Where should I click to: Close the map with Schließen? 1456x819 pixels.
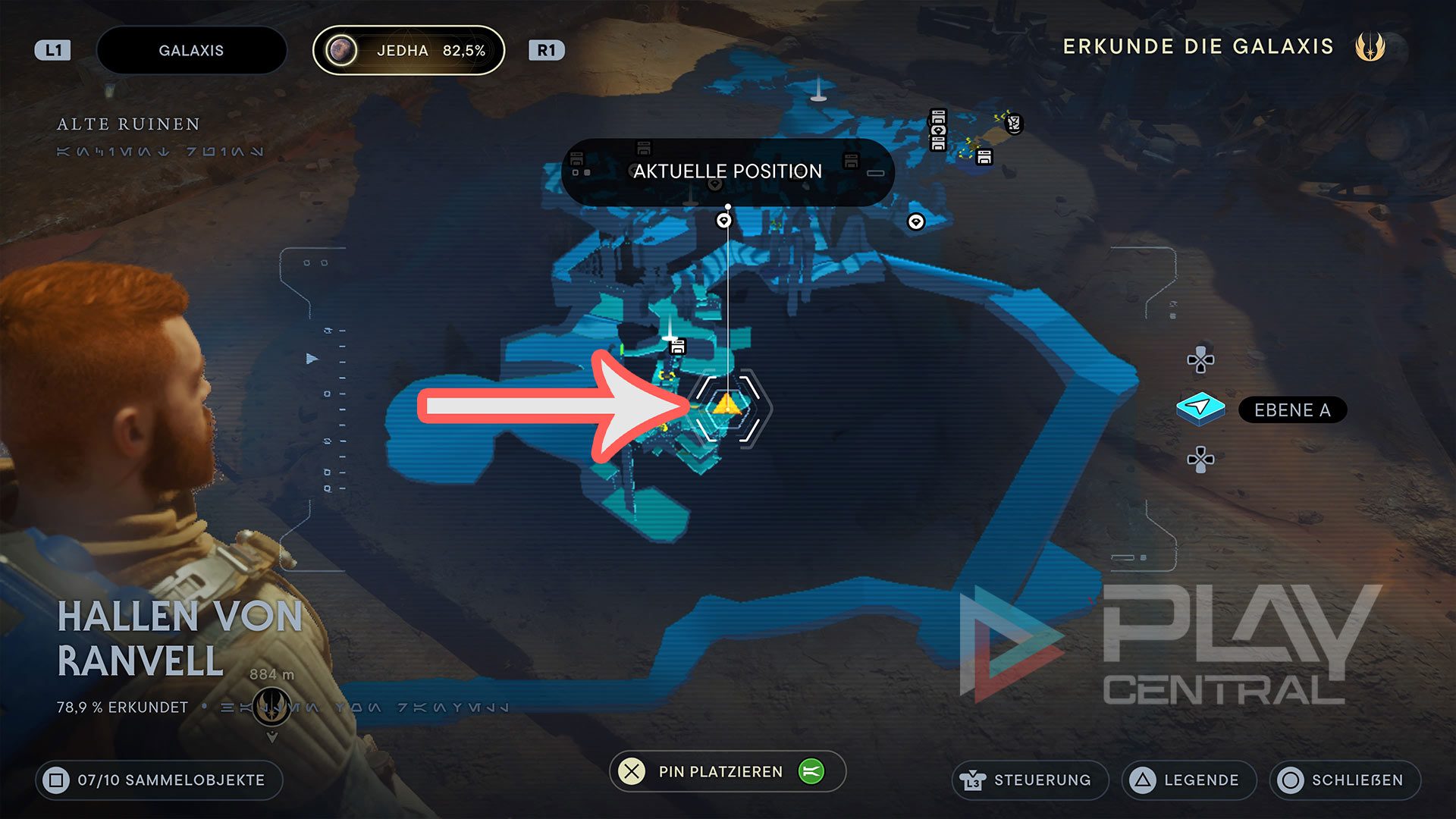point(1345,780)
